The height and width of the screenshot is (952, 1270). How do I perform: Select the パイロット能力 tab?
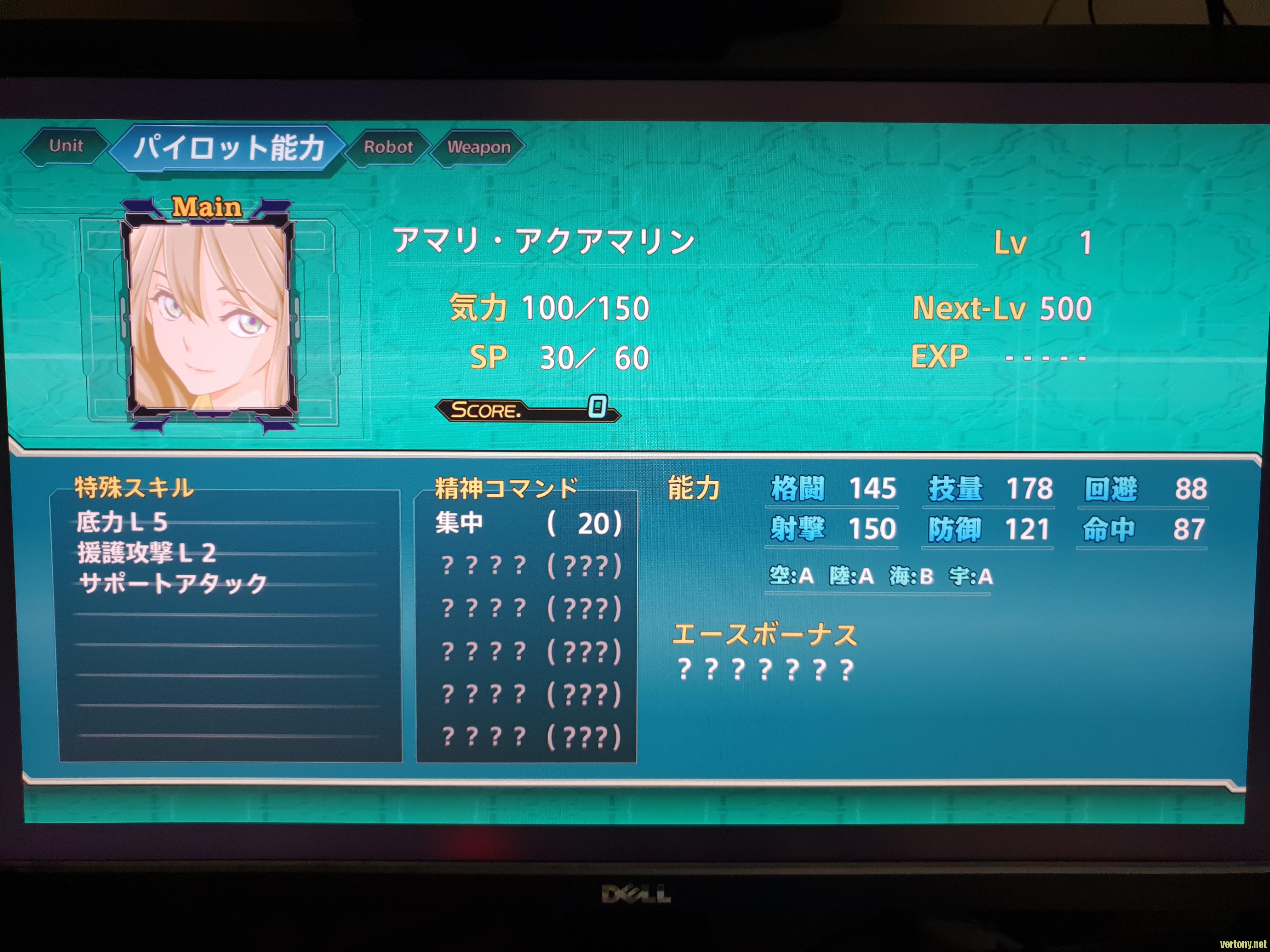228,147
